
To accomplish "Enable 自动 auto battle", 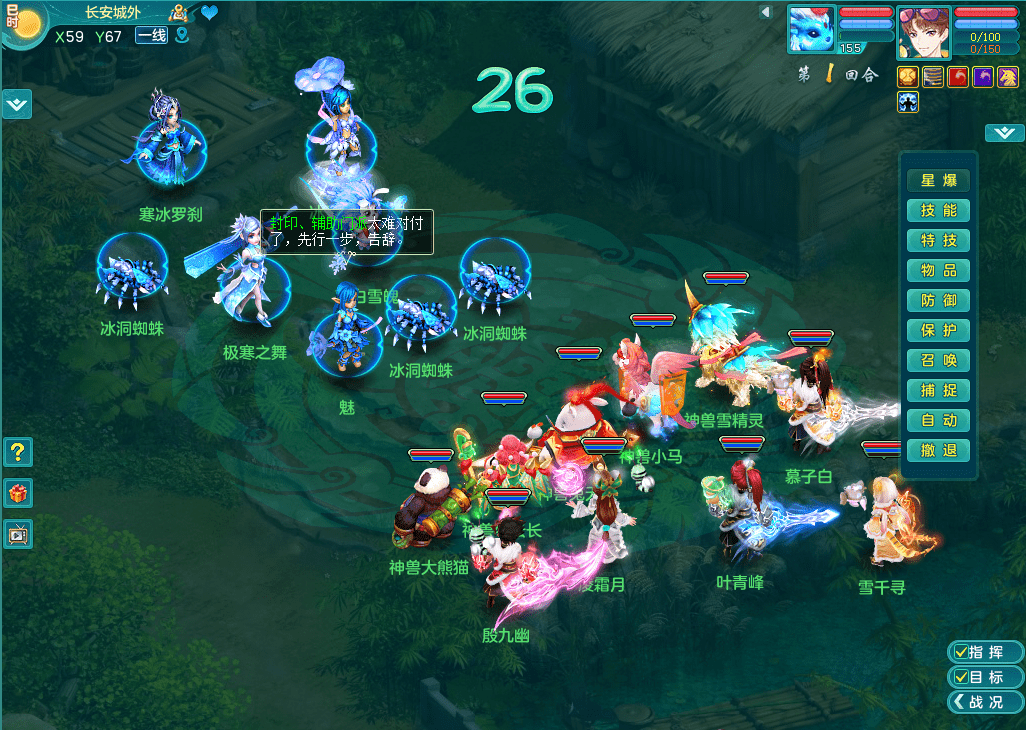I will coord(938,420).
